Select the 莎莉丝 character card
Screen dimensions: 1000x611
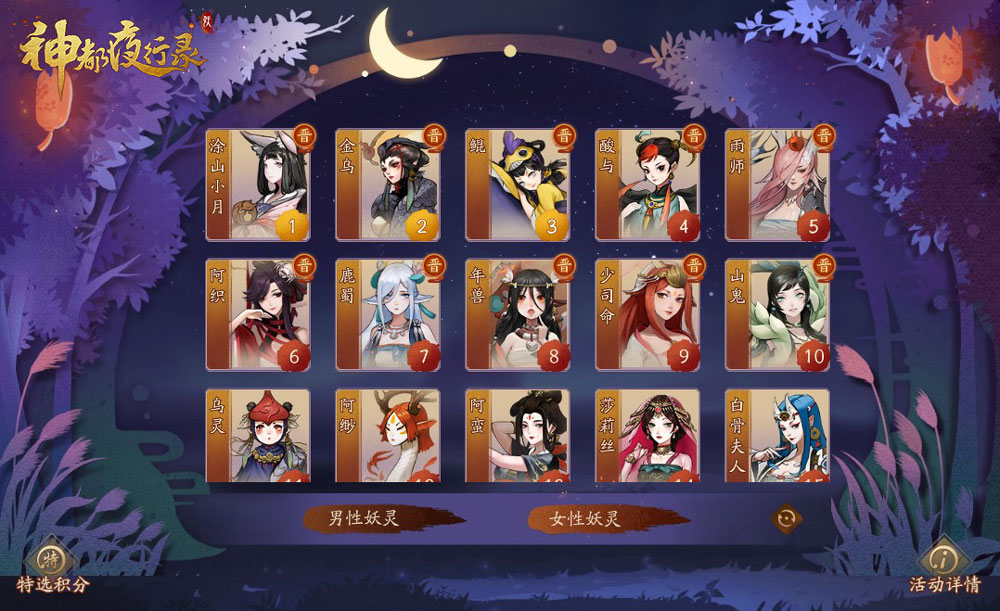tap(648, 436)
